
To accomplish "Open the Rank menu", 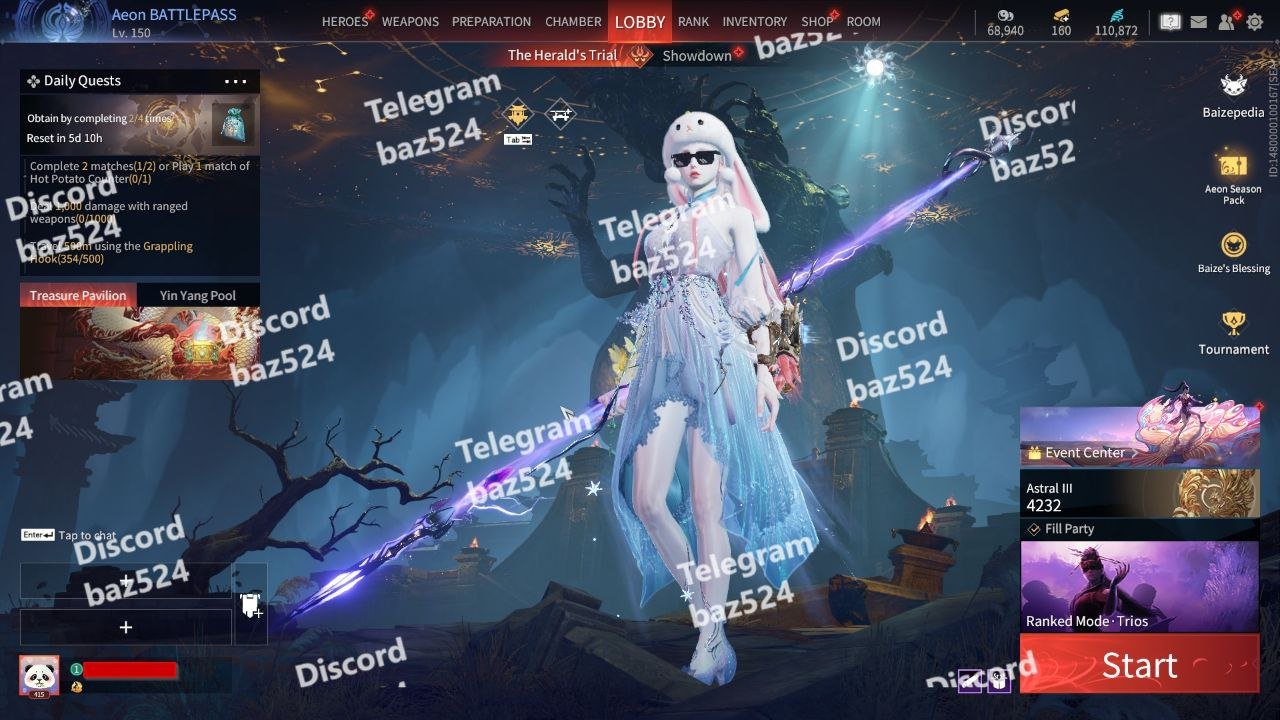I will pyautogui.click(x=693, y=22).
